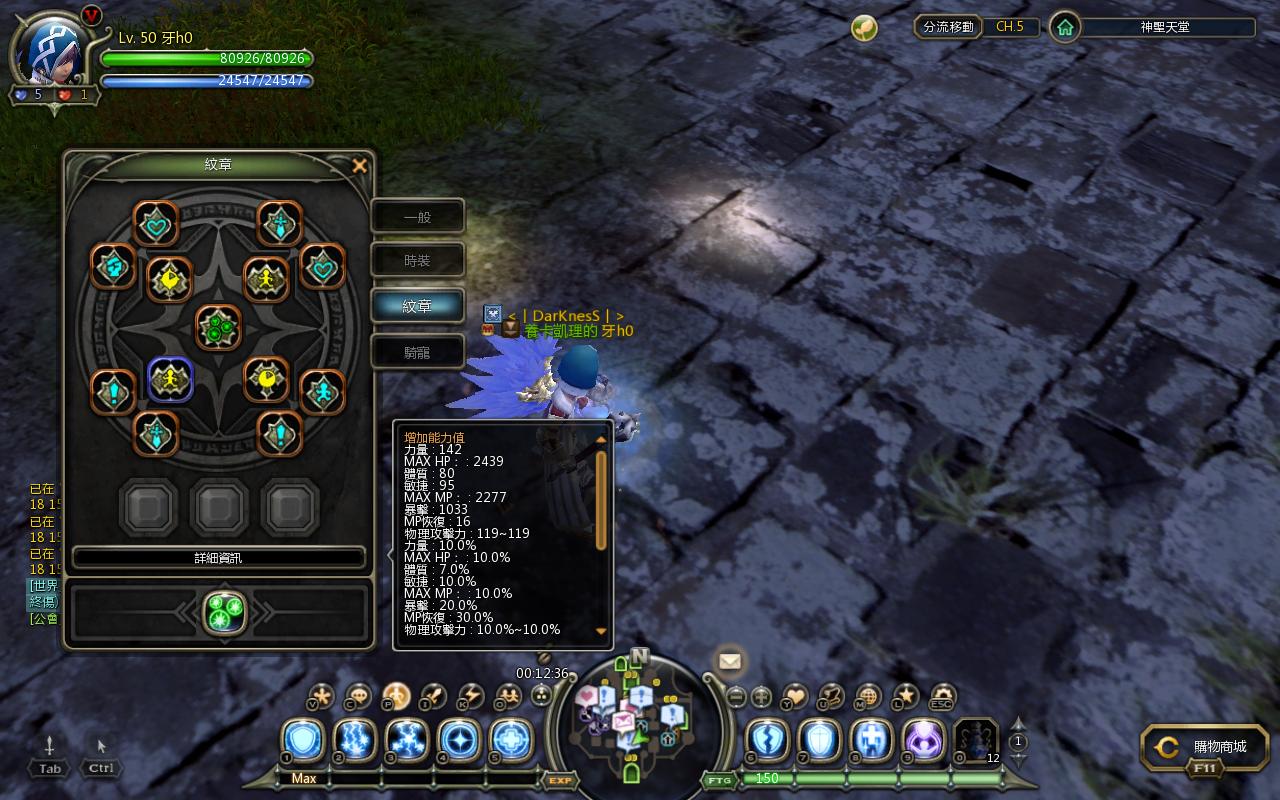The width and height of the screenshot is (1280, 800).
Task: Open the system menu gear icon labeled ESC
Action: (942, 695)
